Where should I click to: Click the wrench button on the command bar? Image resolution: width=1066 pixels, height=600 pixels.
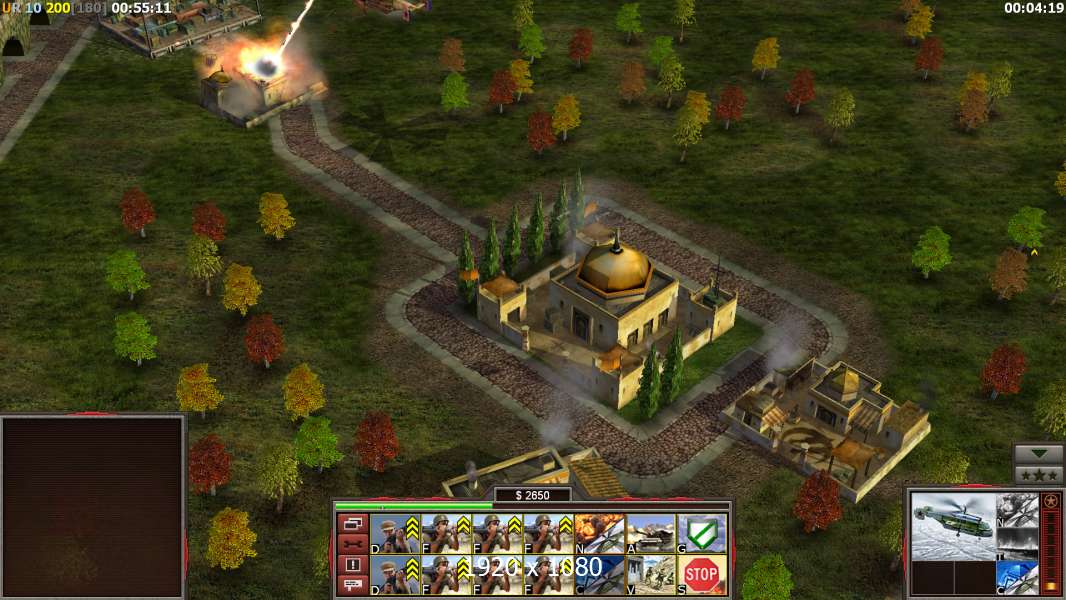click(x=353, y=544)
